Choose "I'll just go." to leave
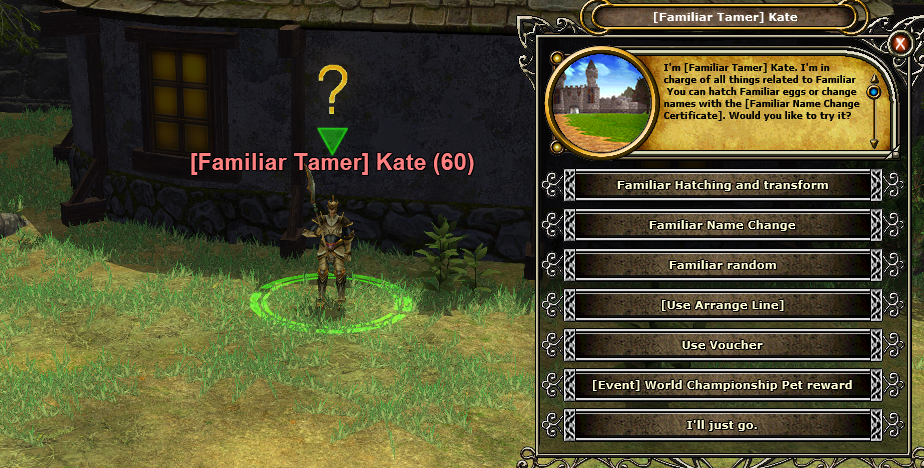This screenshot has height=468, width=924. [722, 425]
